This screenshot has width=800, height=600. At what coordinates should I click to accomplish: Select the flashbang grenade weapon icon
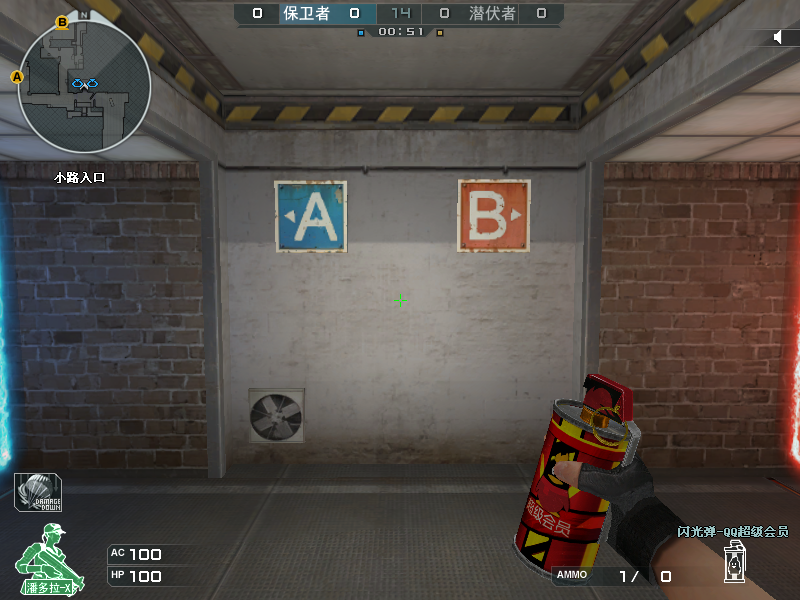736,563
